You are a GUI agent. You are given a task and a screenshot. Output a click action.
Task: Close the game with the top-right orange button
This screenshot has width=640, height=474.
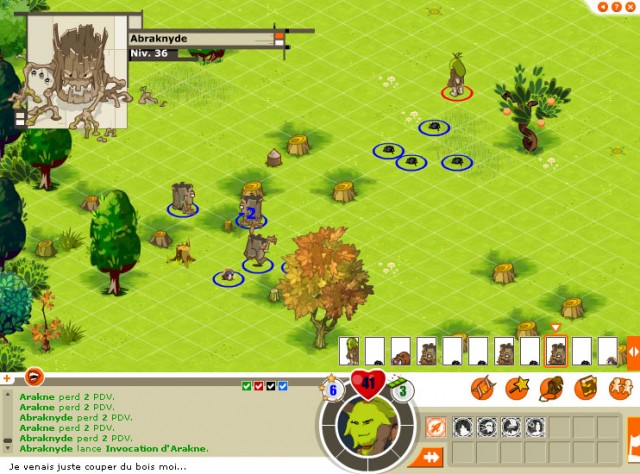coord(631,7)
